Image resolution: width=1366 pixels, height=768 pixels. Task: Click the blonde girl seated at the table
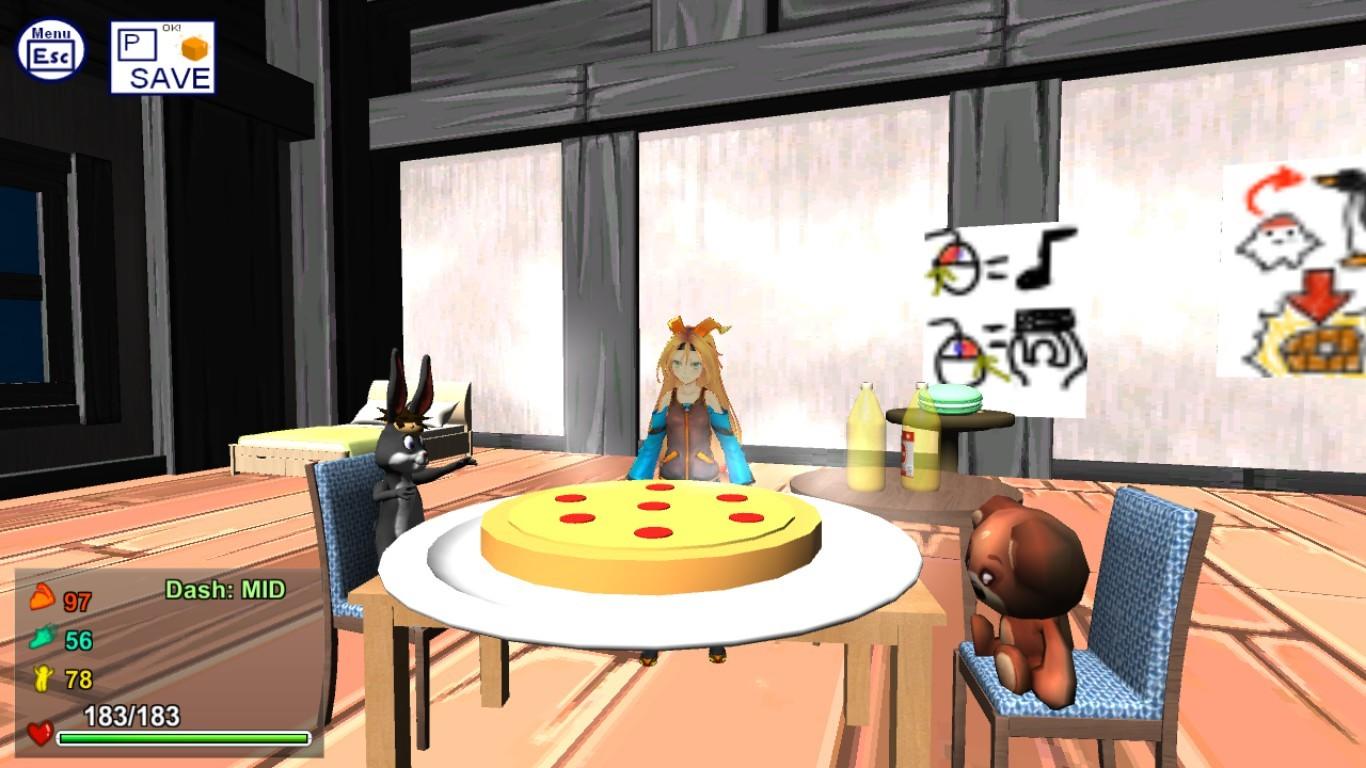(690, 400)
